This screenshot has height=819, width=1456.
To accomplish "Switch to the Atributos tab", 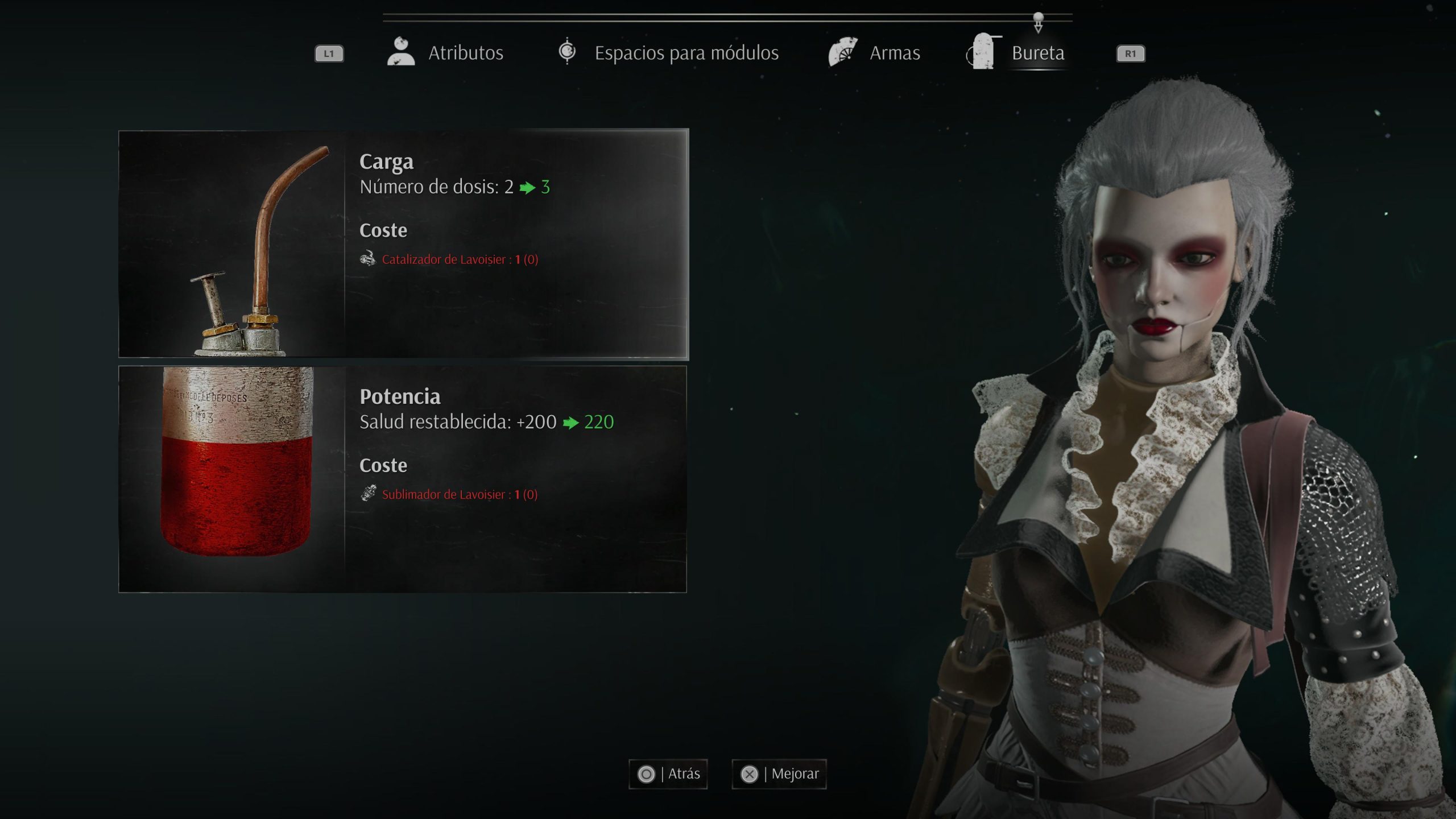I will coord(446,53).
